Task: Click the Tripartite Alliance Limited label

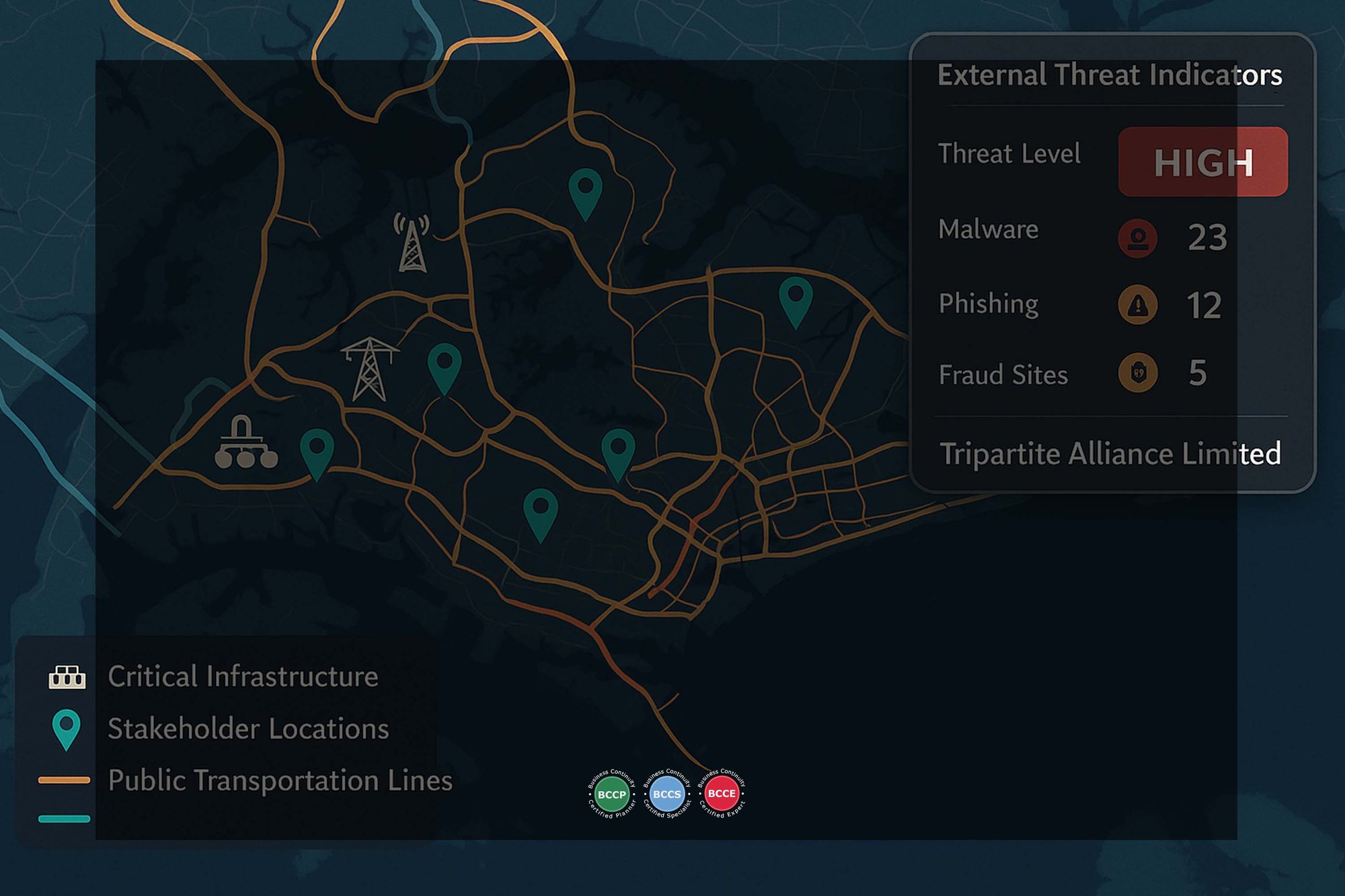Action: click(x=1110, y=454)
